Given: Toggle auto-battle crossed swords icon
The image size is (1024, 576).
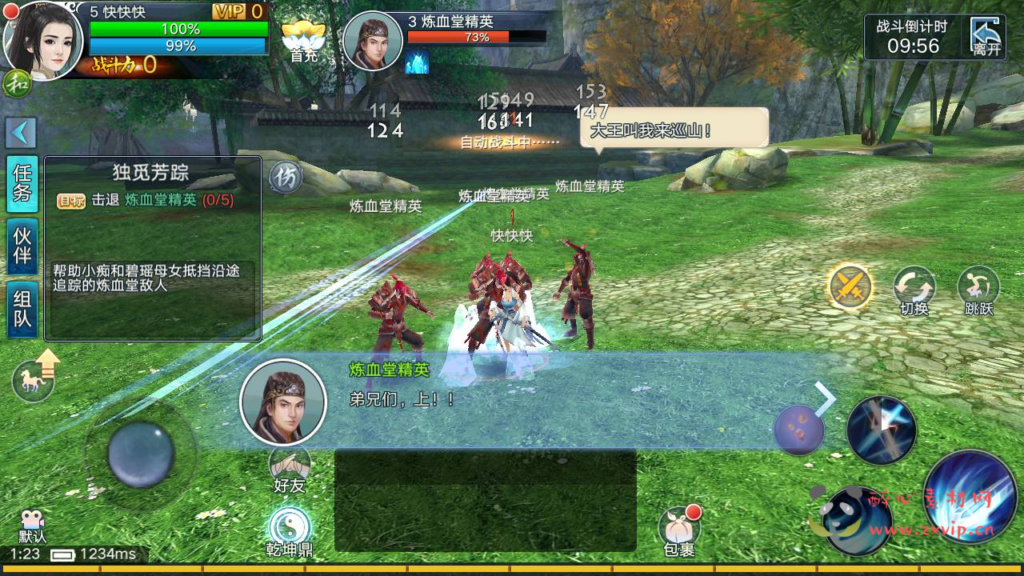Looking at the screenshot, I should 850,288.
